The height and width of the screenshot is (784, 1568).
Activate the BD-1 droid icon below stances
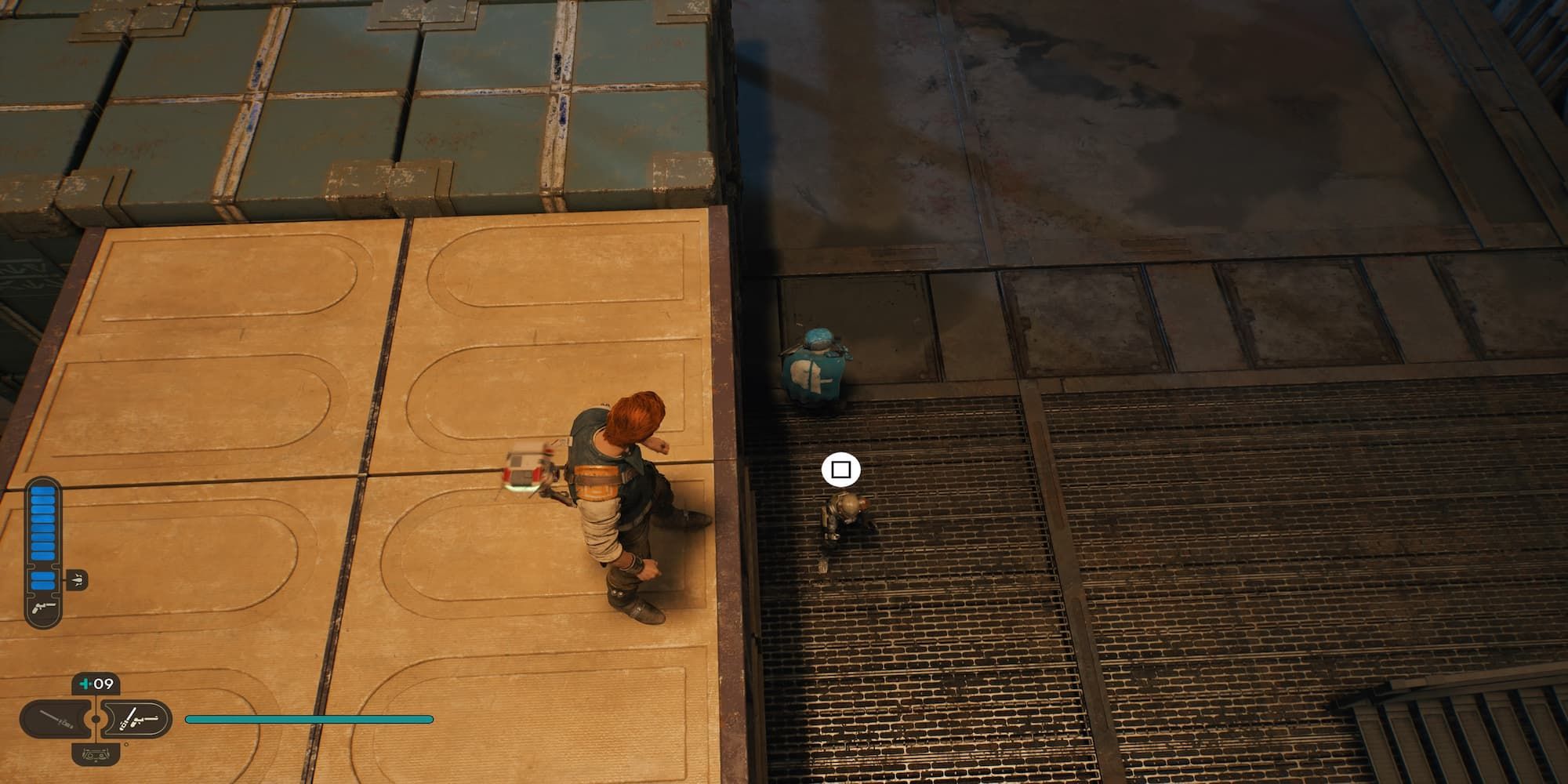pos(96,755)
